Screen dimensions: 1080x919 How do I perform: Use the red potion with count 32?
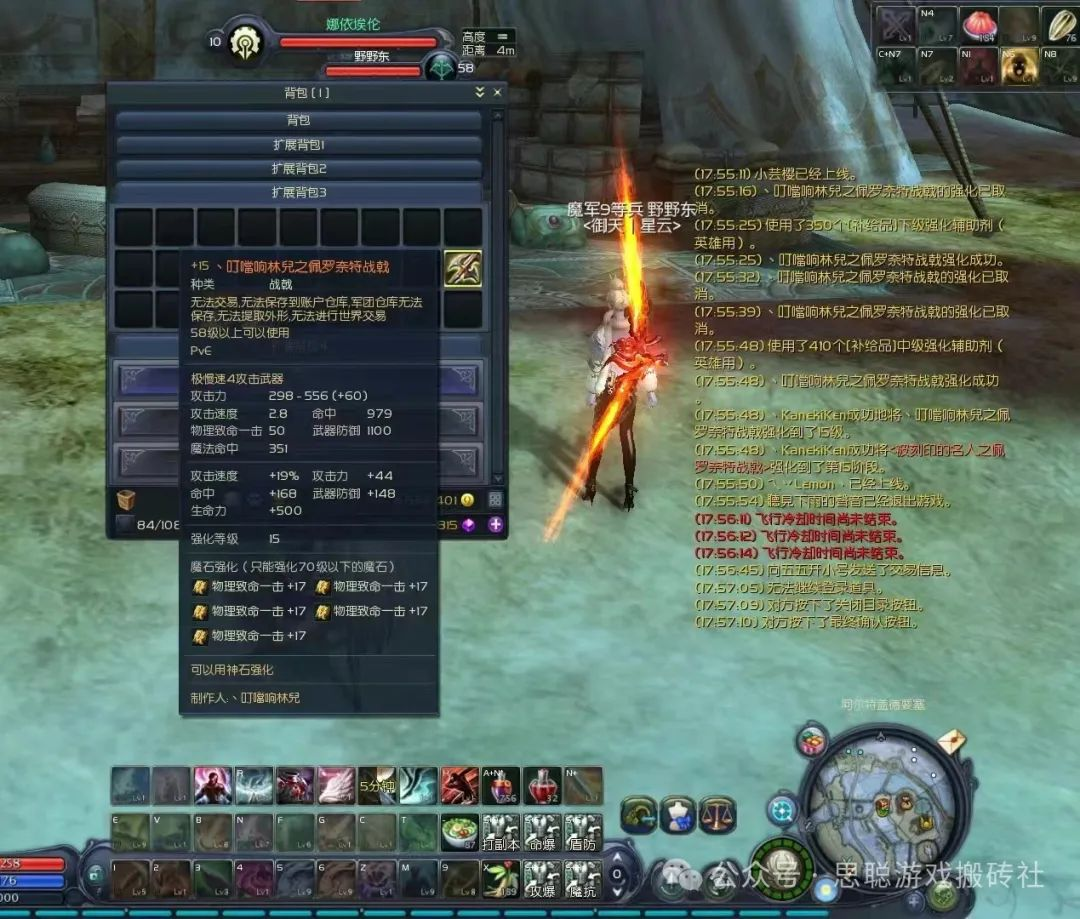pos(542,786)
